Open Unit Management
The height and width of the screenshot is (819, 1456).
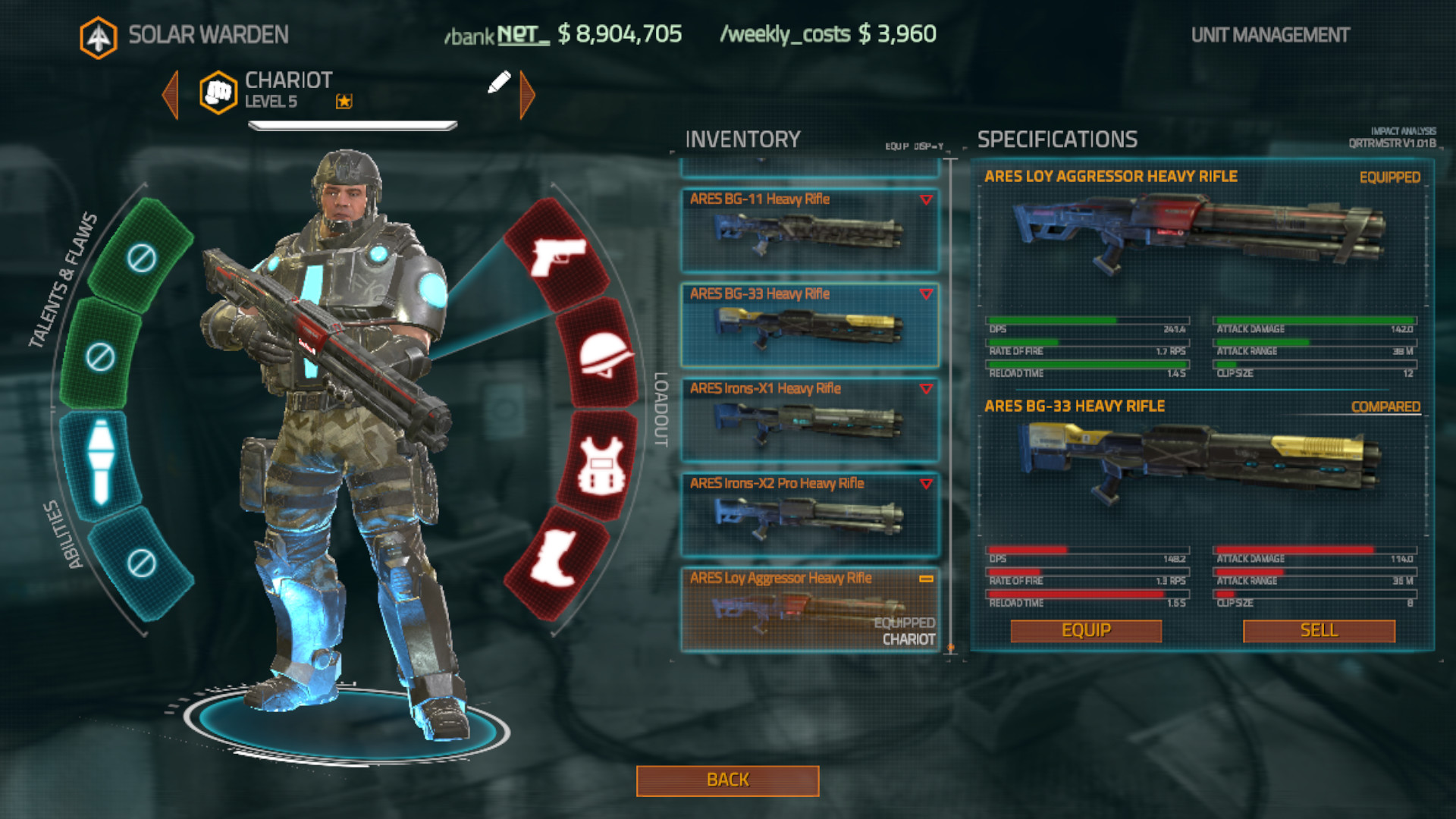click(1270, 34)
